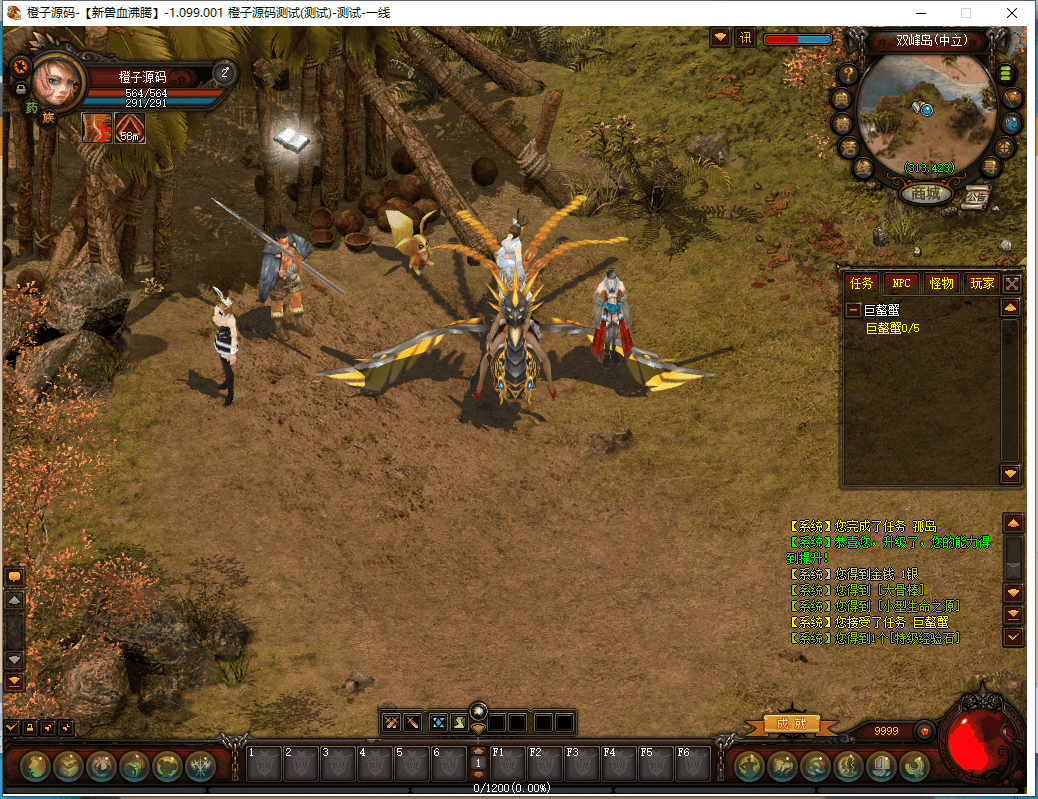Collapse the 巨螯蟹 quest entry
Viewport: 1038px width, 799px height.
pyautogui.click(x=854, y=311)
